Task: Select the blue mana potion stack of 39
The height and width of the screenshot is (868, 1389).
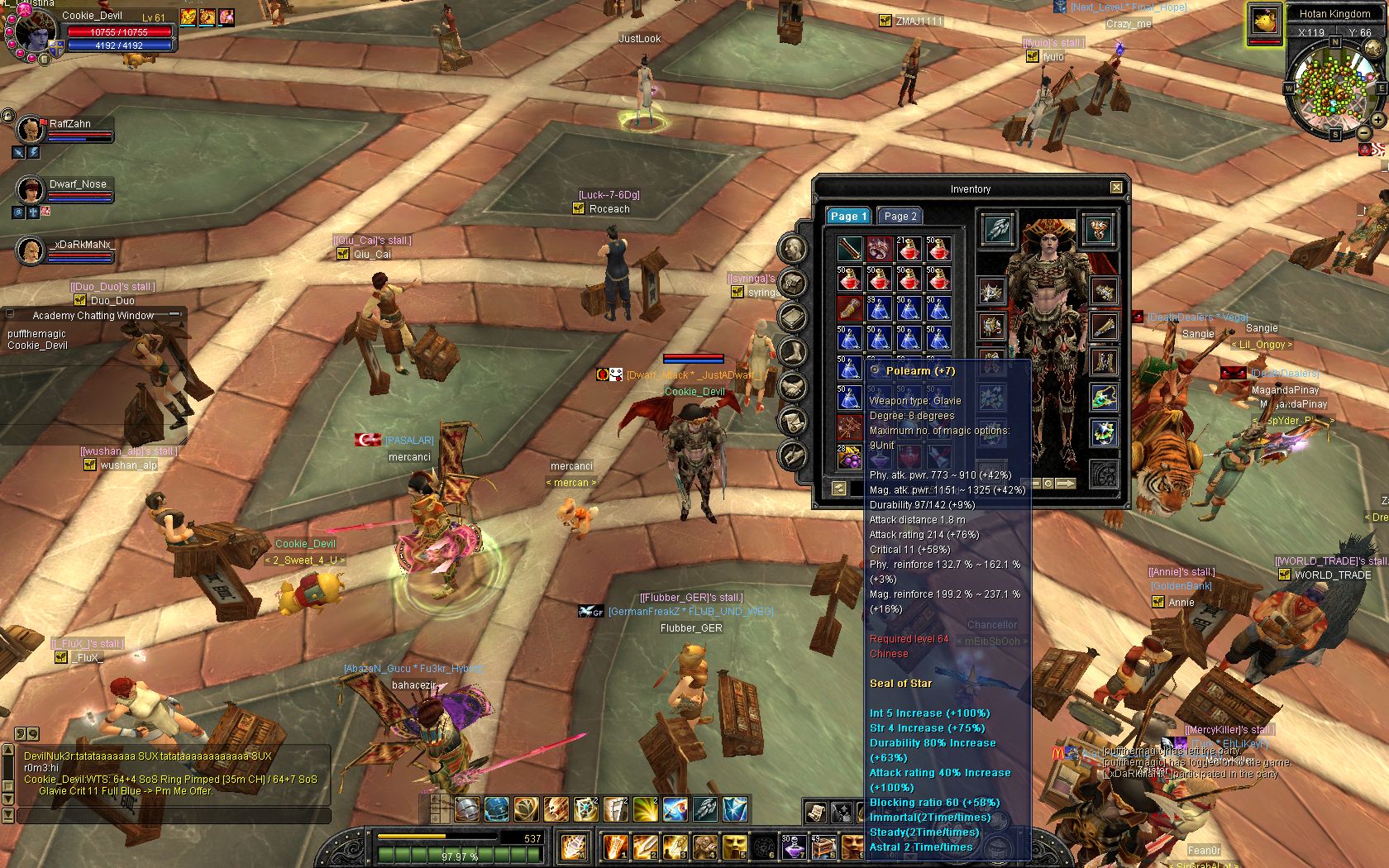Action: pyautogui.click(x=879, y=308)
